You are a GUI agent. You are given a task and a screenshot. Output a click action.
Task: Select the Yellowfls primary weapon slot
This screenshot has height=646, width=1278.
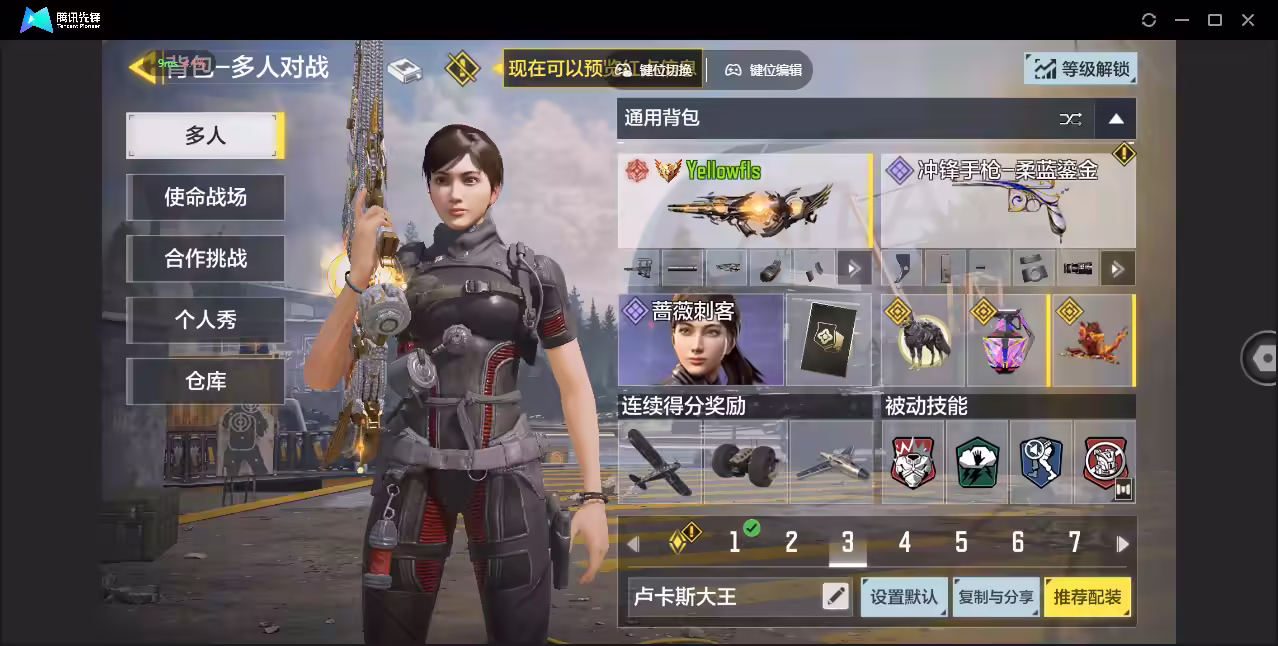click(x=744, y=200)
